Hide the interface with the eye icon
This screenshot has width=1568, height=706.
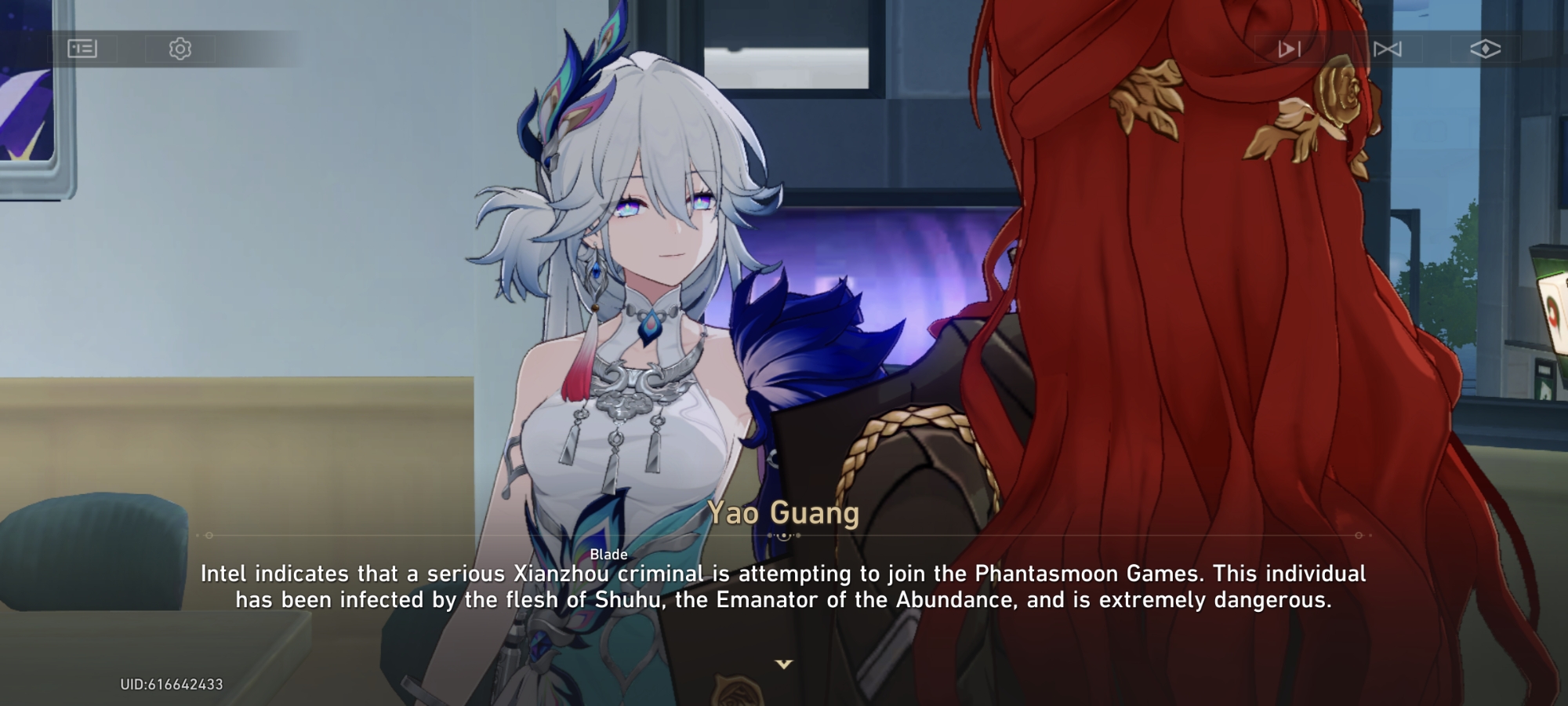click(x=1485, y=49)
